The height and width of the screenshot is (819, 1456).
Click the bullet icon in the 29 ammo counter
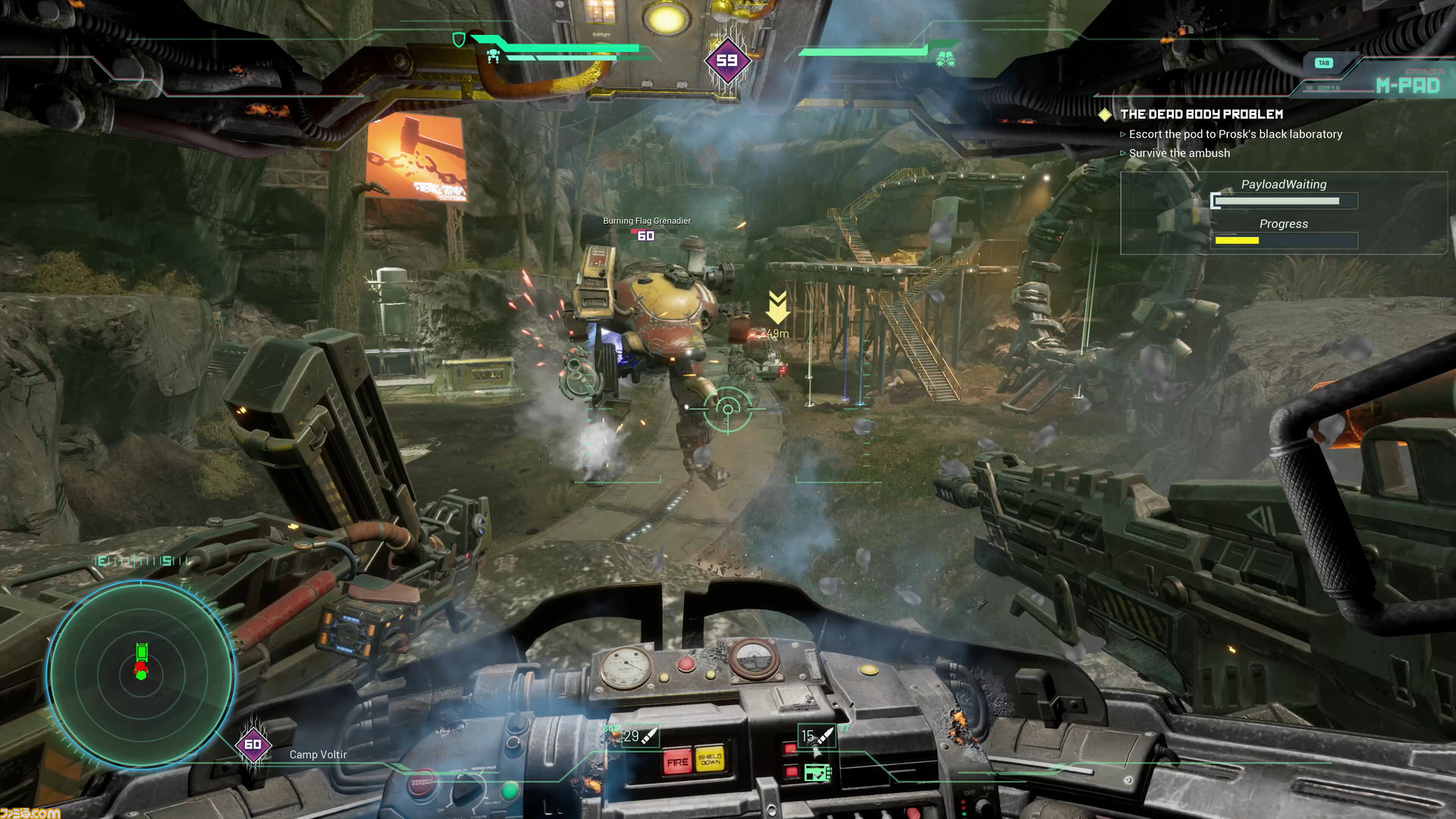[649, 736]
